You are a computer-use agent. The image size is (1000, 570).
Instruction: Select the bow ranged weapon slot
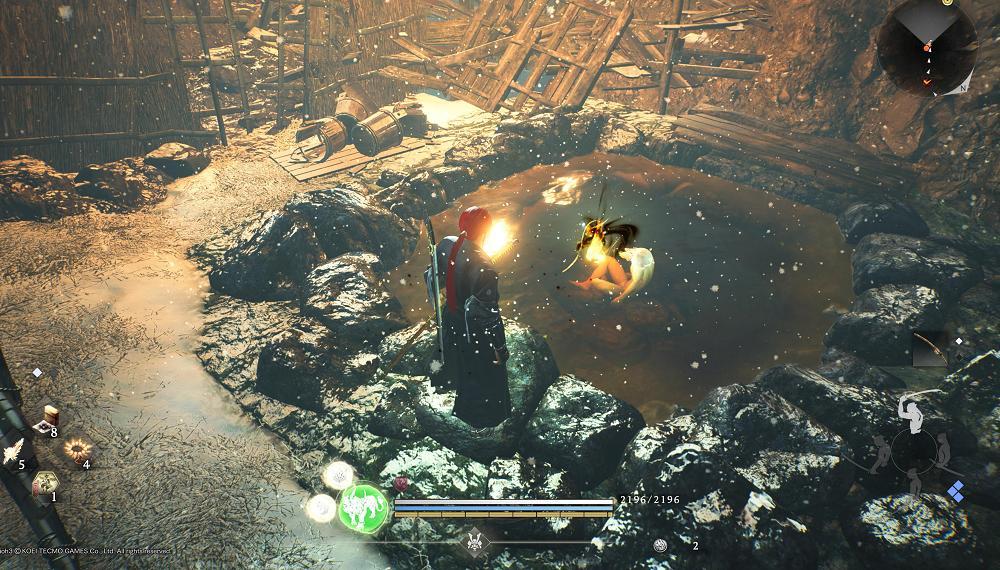coord(931,350)
